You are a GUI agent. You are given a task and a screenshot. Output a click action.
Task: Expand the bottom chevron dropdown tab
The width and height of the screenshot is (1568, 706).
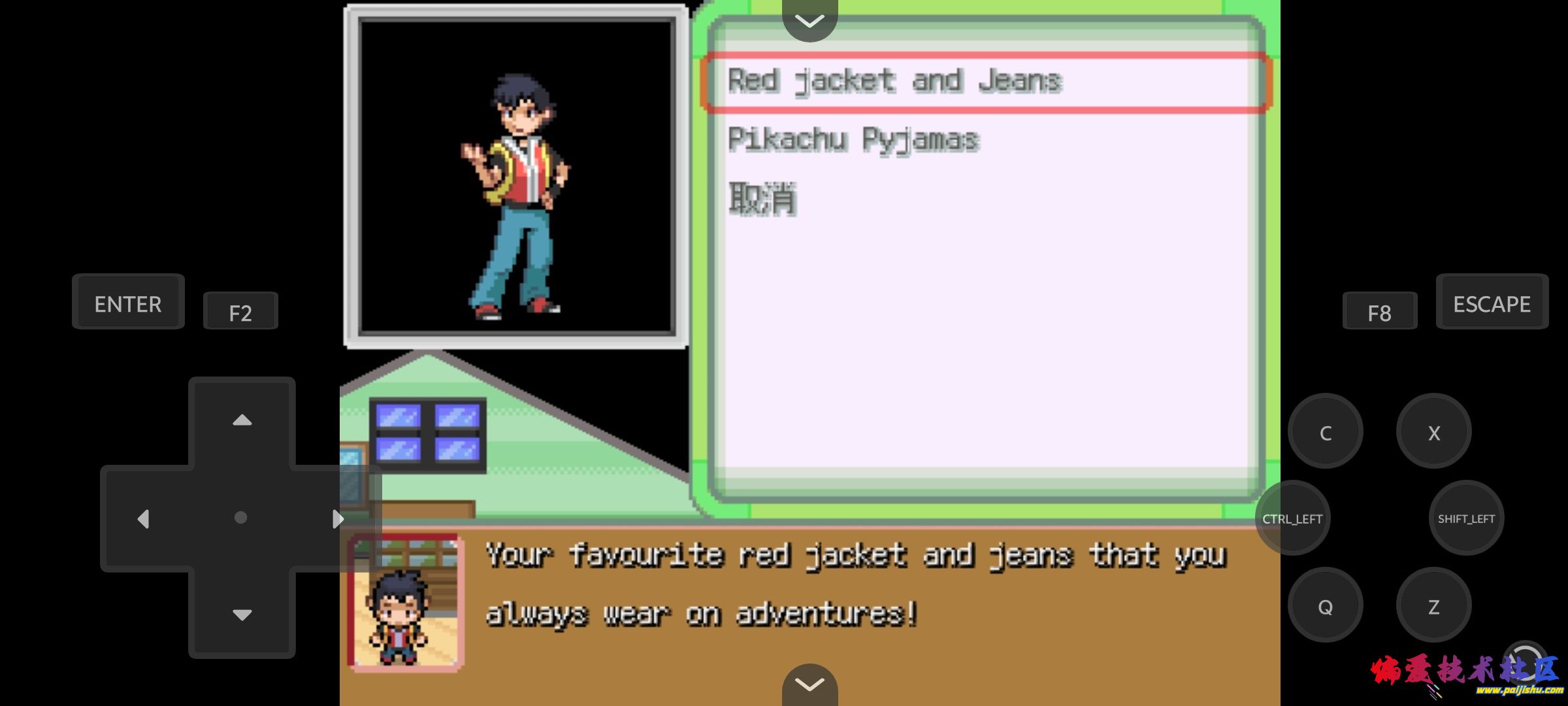[809, 684]
